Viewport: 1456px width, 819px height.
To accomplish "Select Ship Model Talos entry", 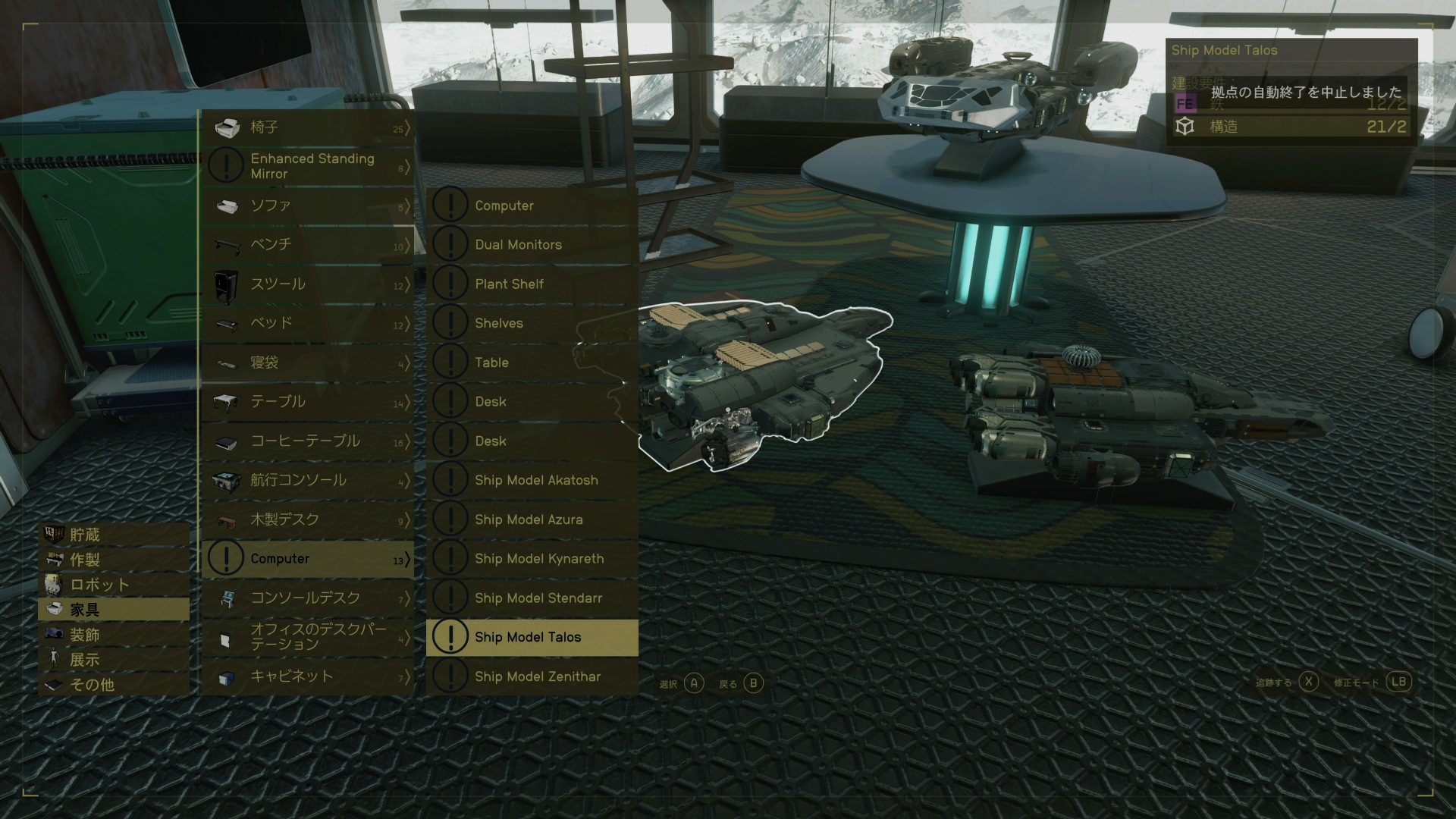I will 531,637.
